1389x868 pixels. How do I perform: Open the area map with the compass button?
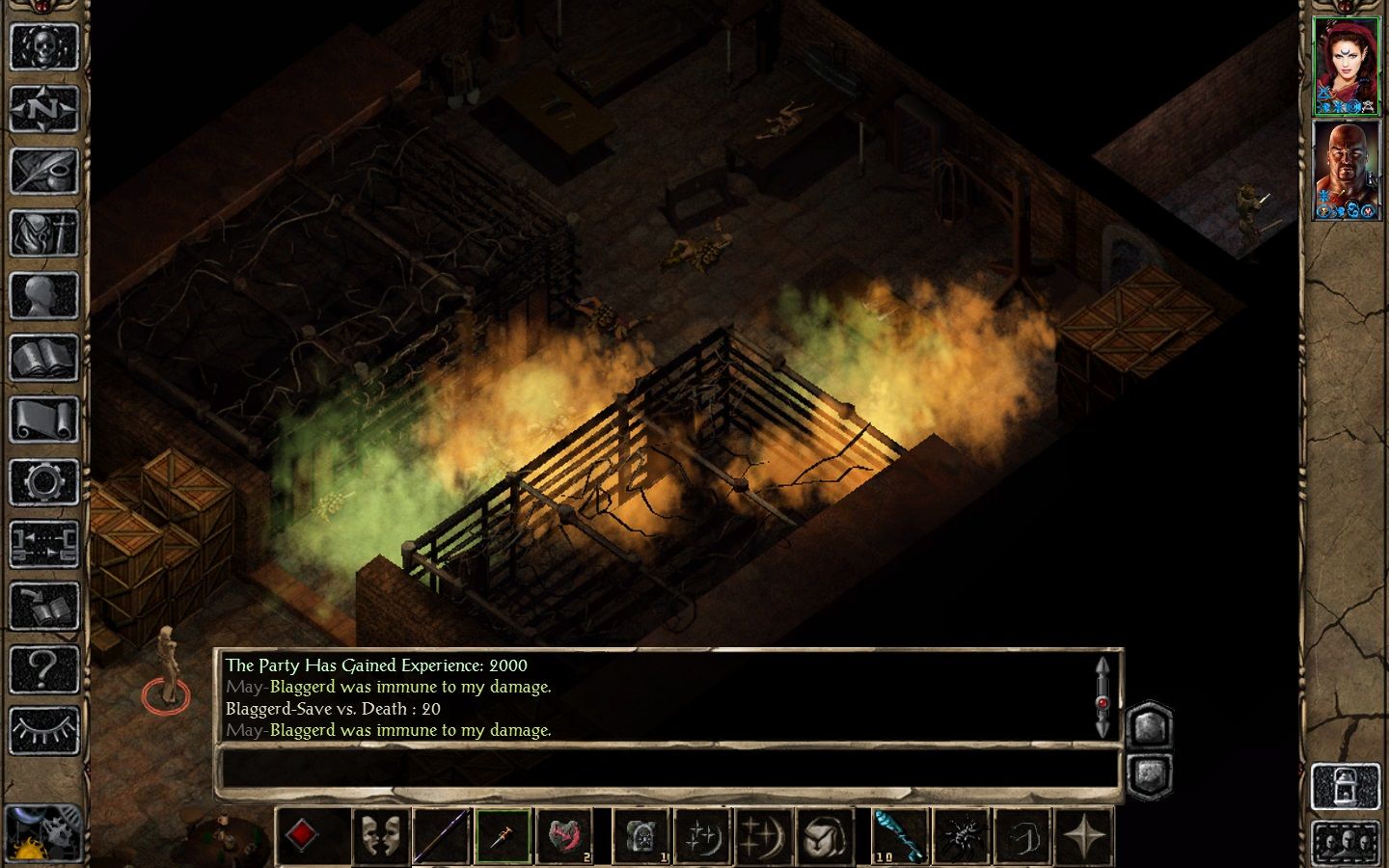[43, 109]
